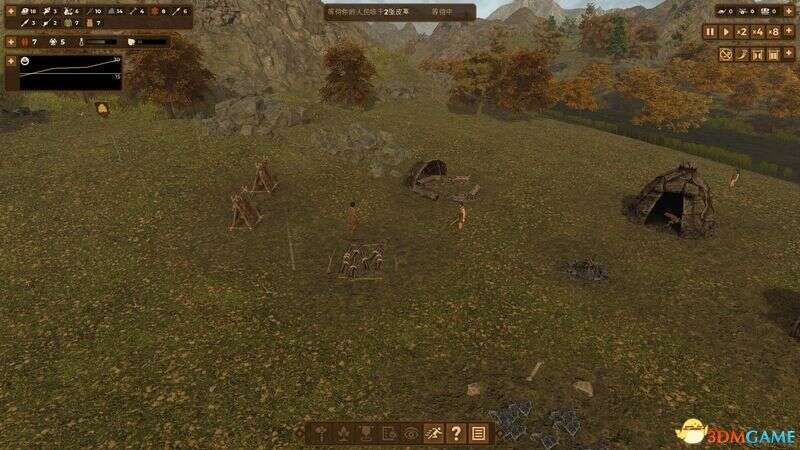800x450 pixels.
Task: Open the list menu in the bottom toolbar
Action: point(478,433)
